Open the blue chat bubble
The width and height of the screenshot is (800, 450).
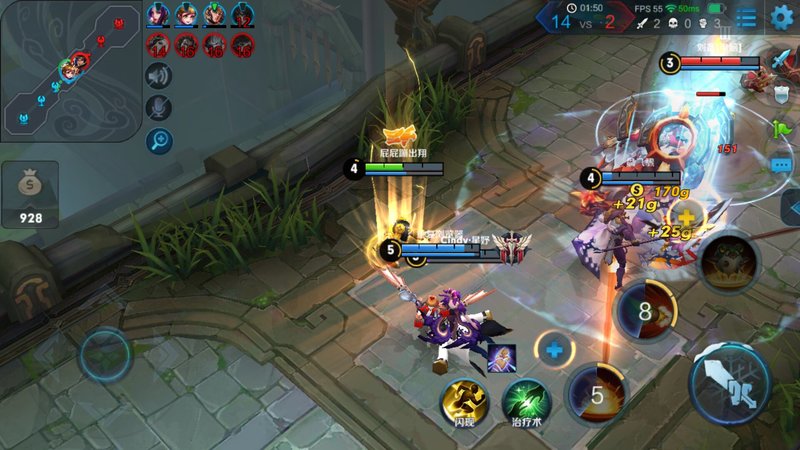point(781,164)
